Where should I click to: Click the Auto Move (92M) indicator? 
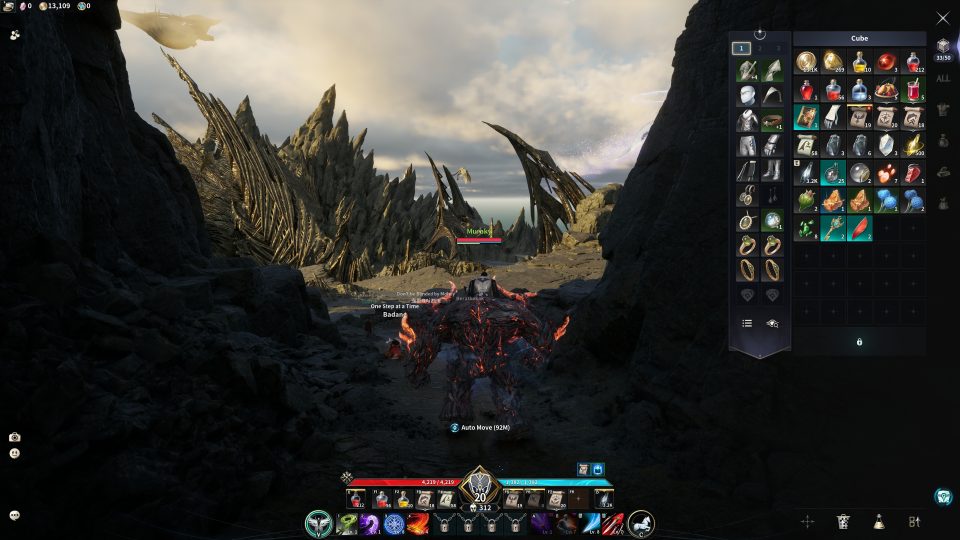tap(480, 427)
